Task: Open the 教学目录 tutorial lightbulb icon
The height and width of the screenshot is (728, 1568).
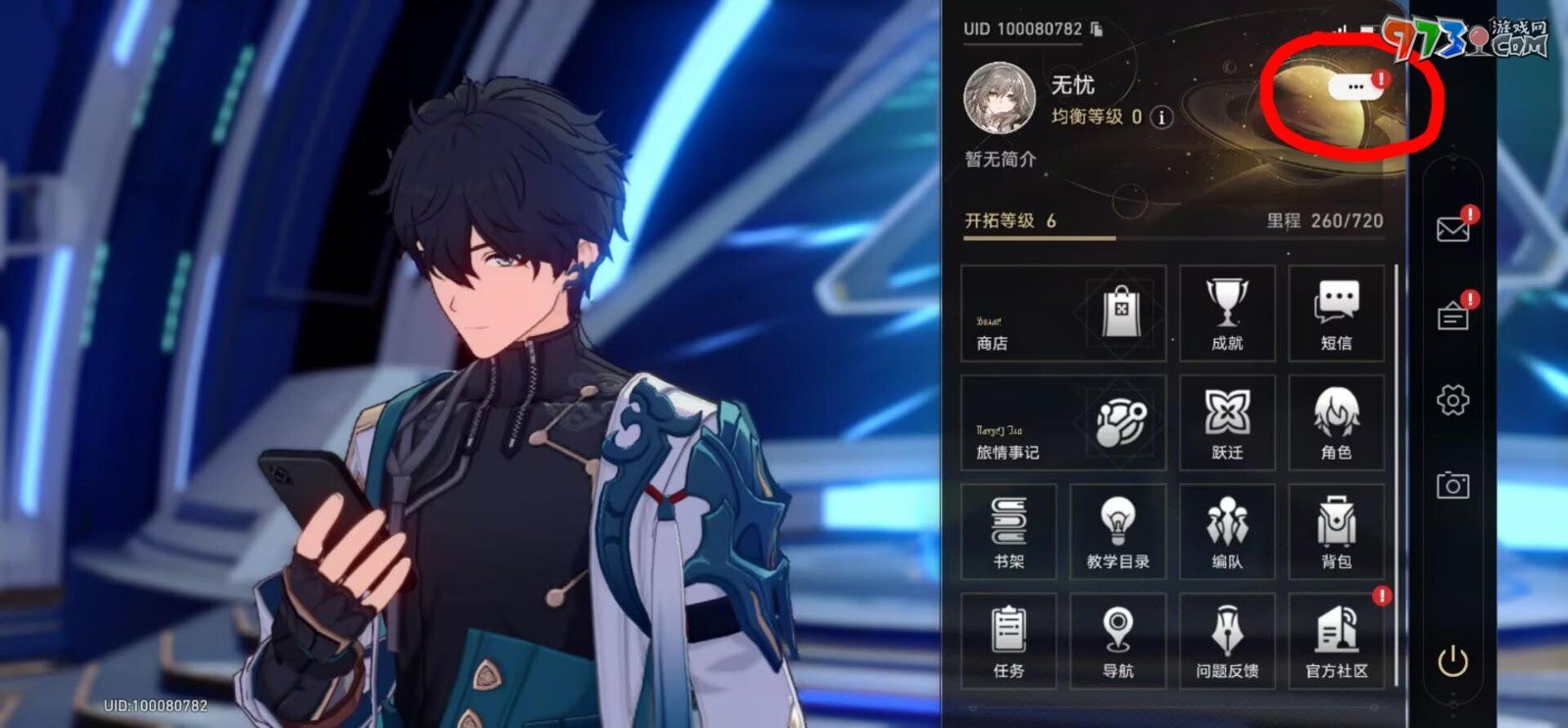Action: tap(1117, 531)
